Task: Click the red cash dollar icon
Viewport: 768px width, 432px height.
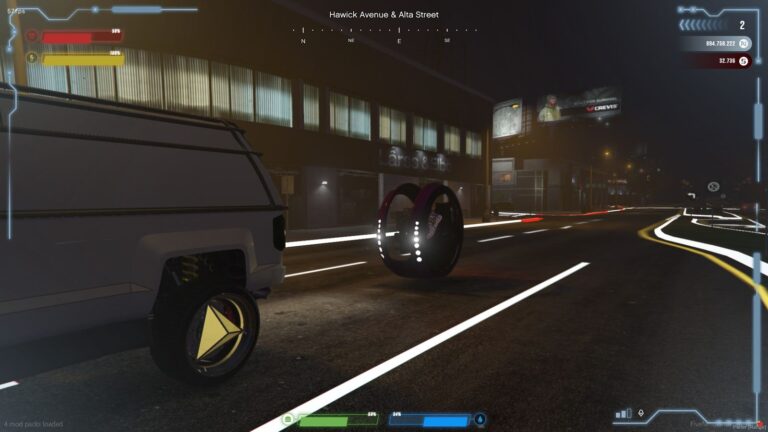Action: (743, 61)
